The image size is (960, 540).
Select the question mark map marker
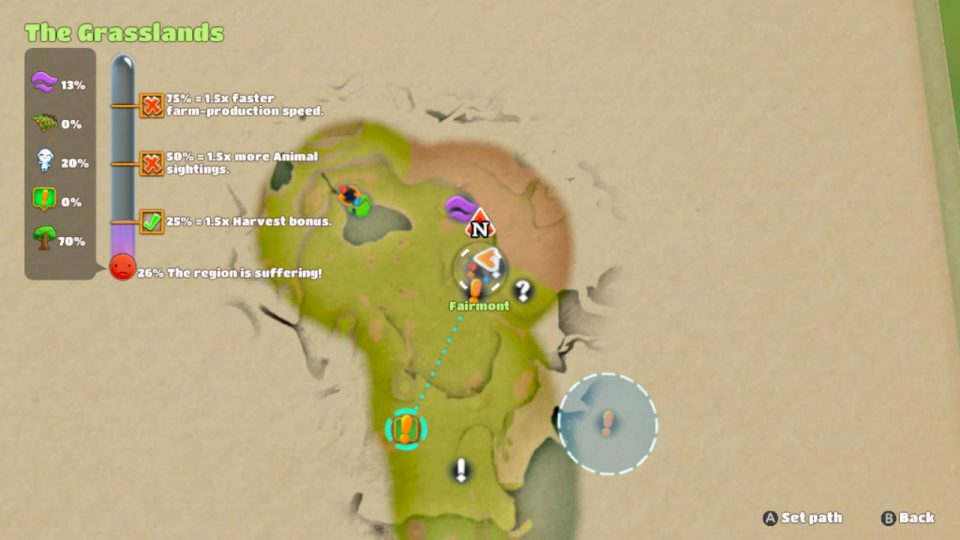pos(522,291)
